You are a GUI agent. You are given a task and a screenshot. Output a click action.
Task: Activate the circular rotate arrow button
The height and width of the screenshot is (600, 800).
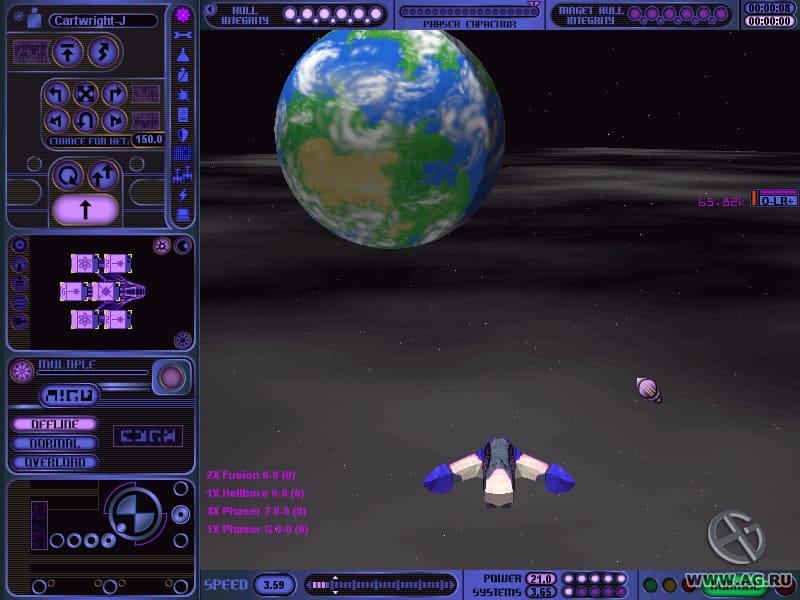coord(69,177)
